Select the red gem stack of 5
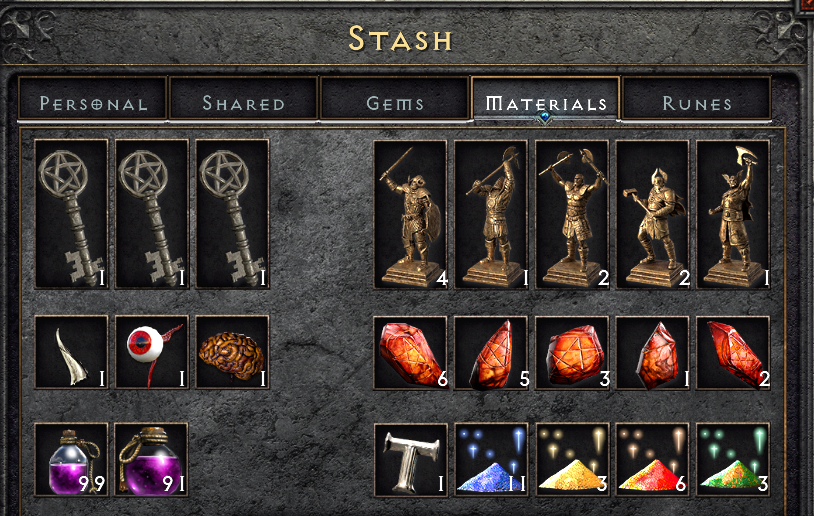 click(491, 352)
